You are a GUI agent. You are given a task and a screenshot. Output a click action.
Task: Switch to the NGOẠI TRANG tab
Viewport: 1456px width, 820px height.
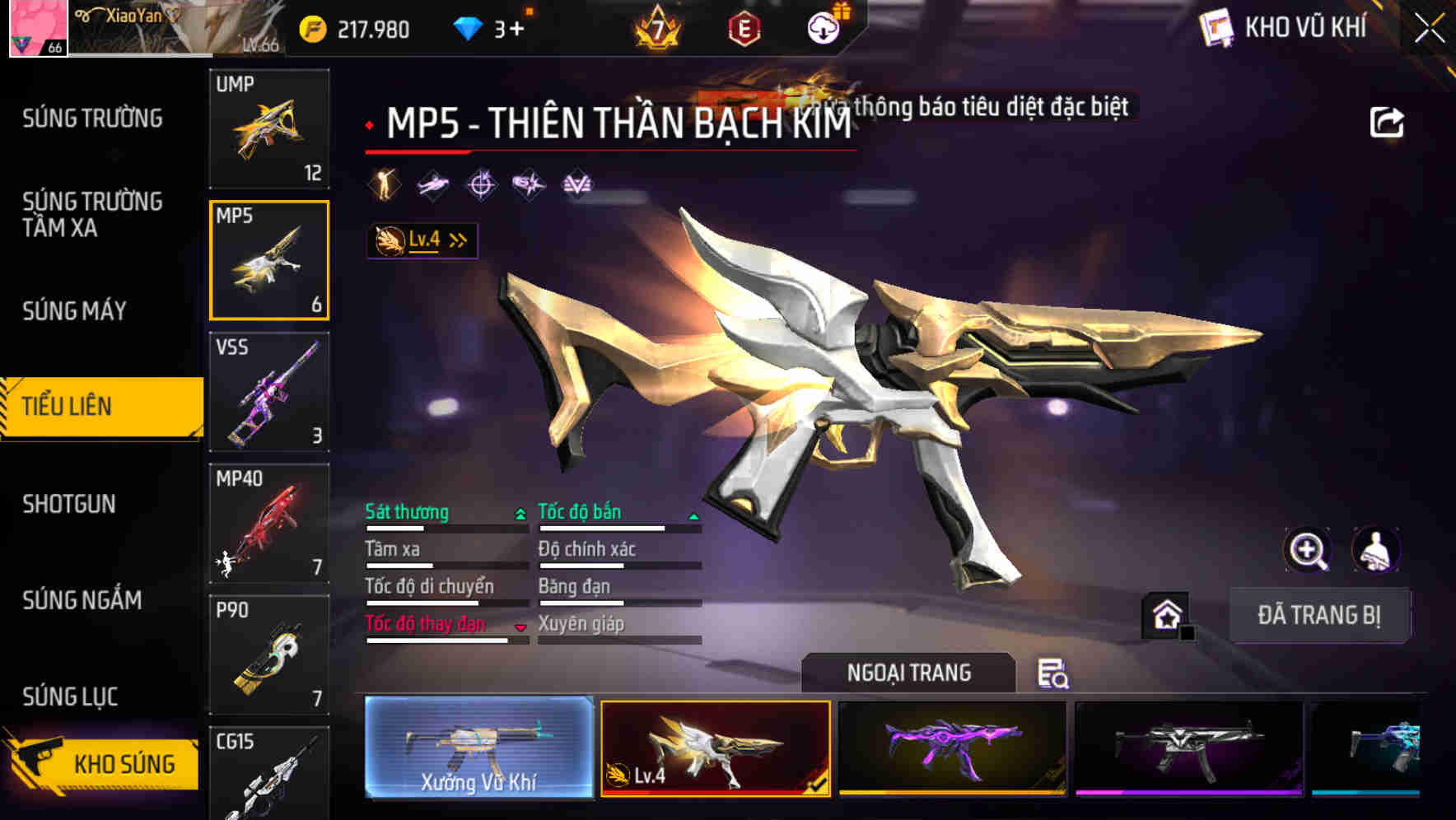pyautogui.click(x=910, y=673)
